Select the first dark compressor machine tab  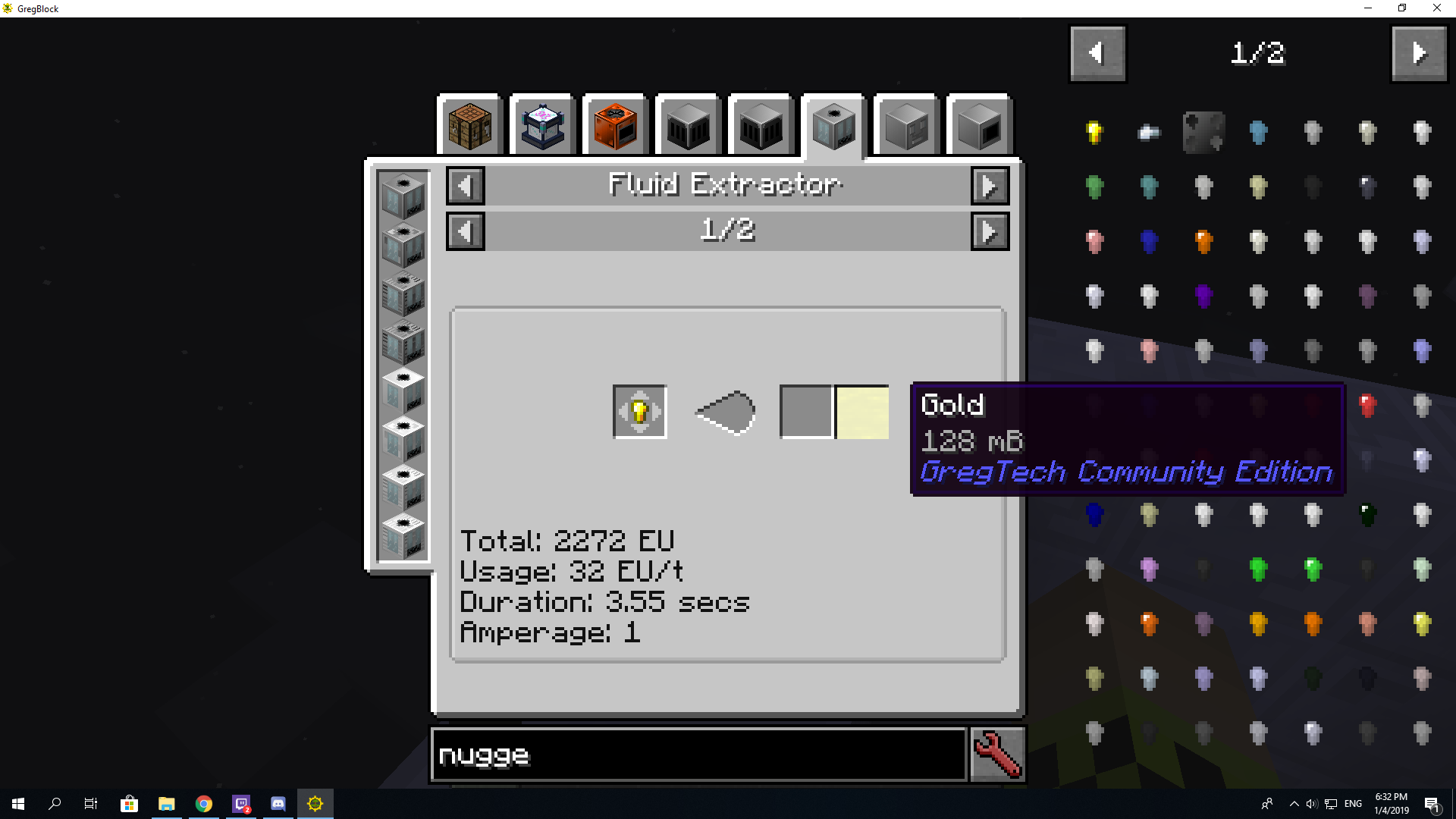pyautogui.click(x=687, y=125)
